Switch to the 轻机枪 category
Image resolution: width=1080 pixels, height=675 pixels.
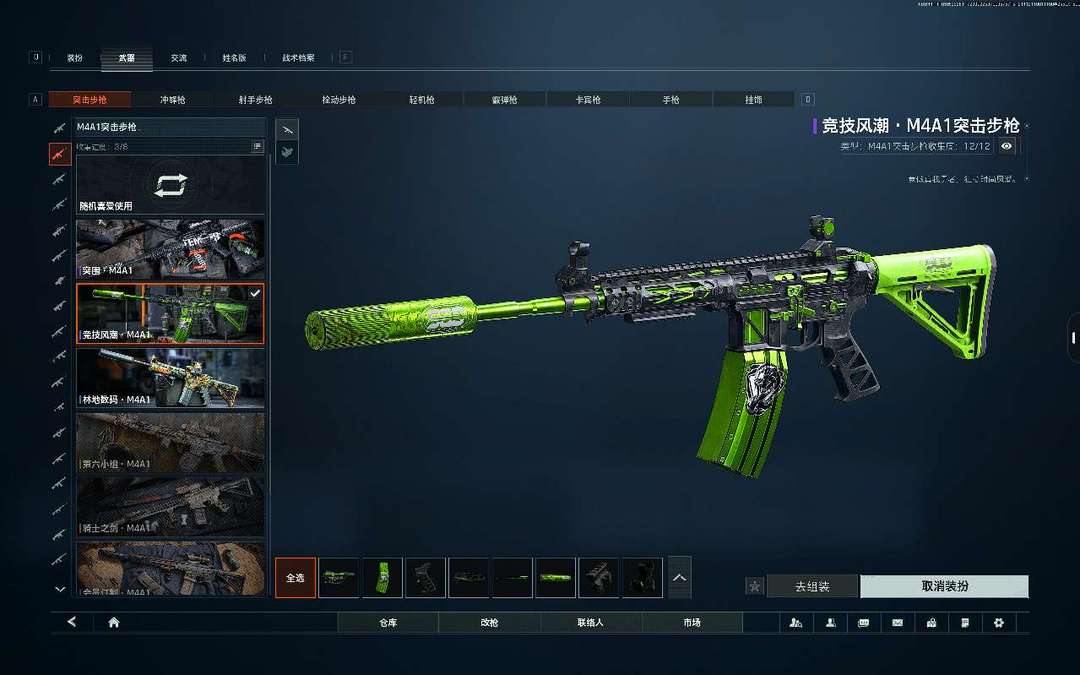(423, 100)
